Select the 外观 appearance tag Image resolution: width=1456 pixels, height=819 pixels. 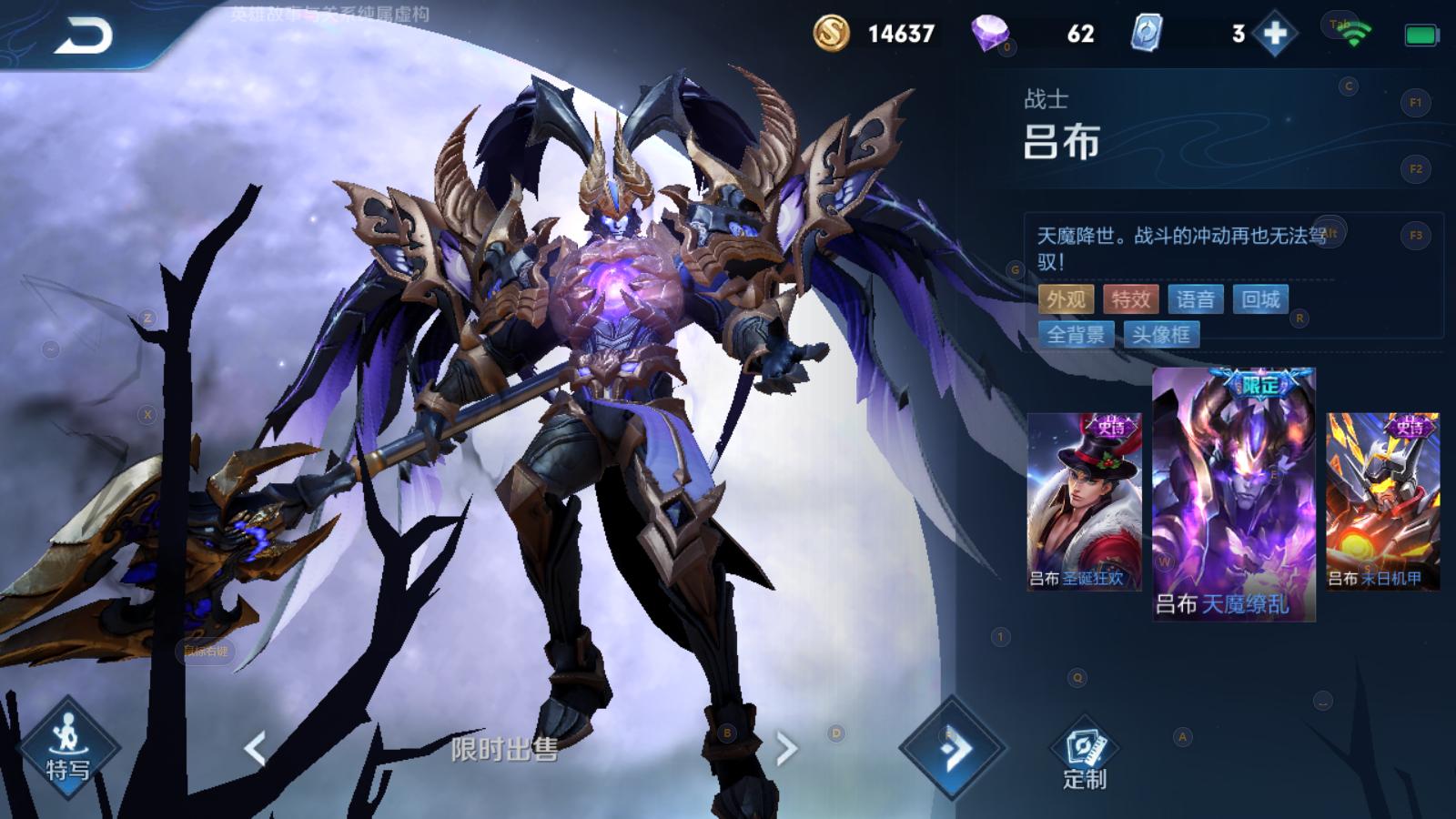click(1066, 299)
